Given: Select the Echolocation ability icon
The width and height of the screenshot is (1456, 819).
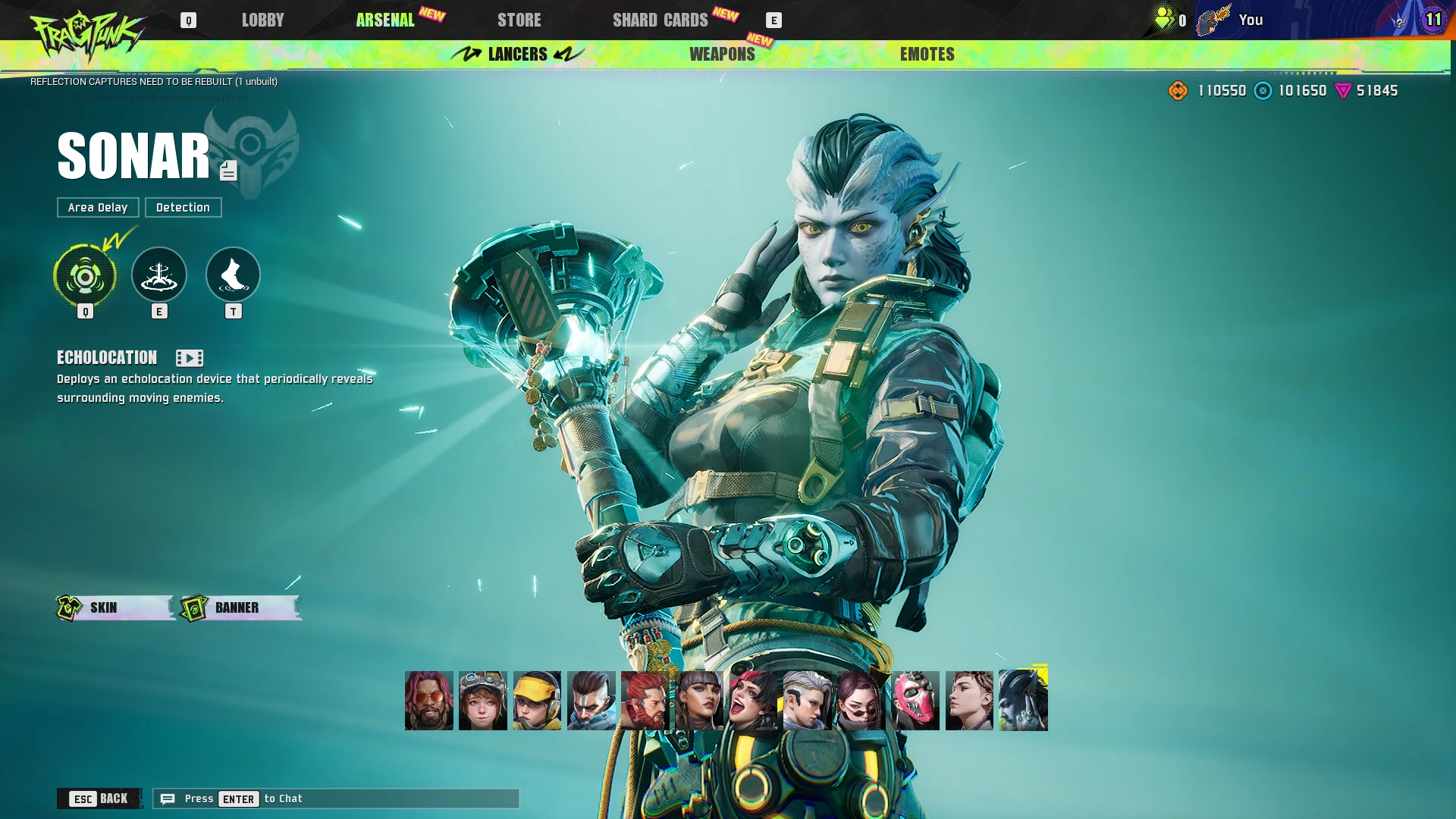Looking at the screenshot, I should pyautogui.click(x=85, y=276).
